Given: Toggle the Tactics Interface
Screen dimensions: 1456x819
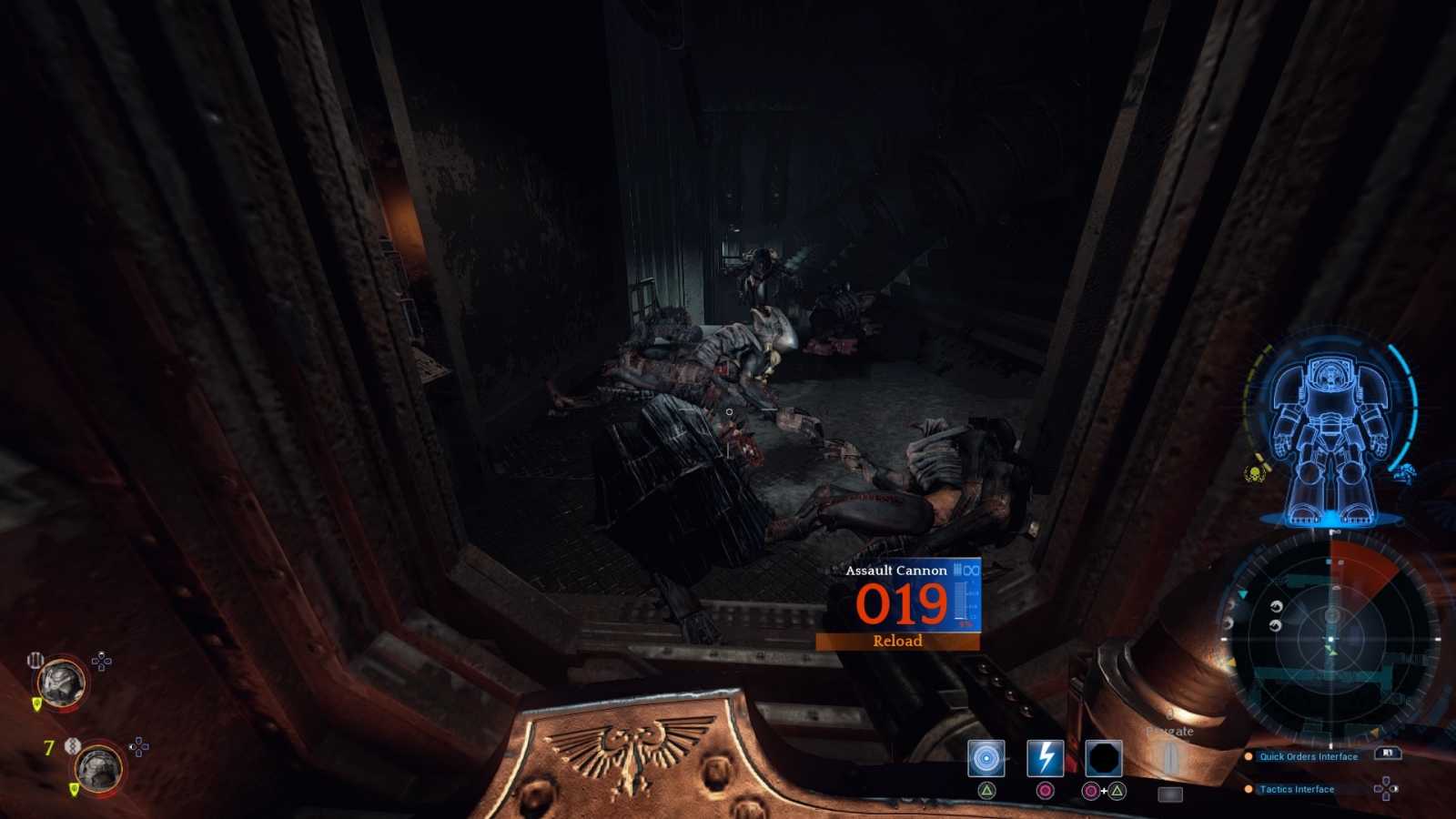Looking at the screenshot, I should click(1296, 789).
